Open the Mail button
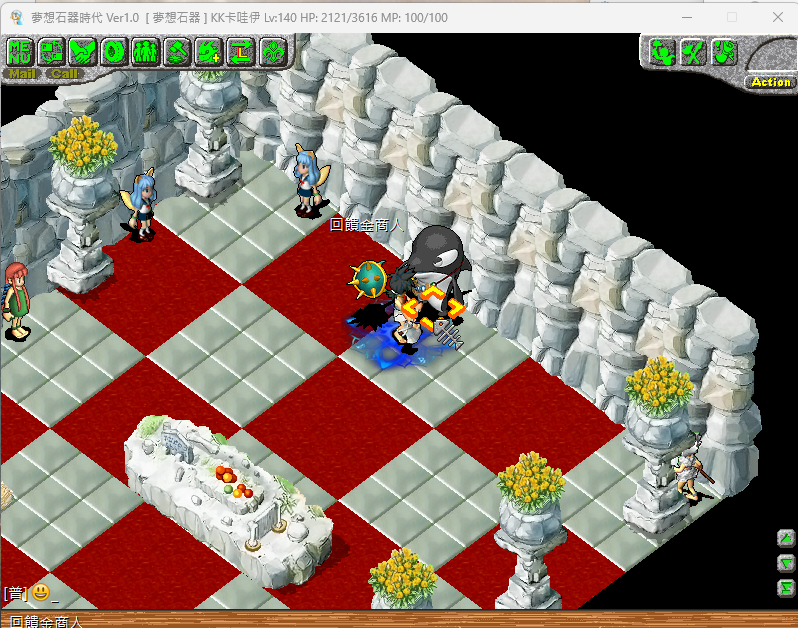 (x=21, y=73)
